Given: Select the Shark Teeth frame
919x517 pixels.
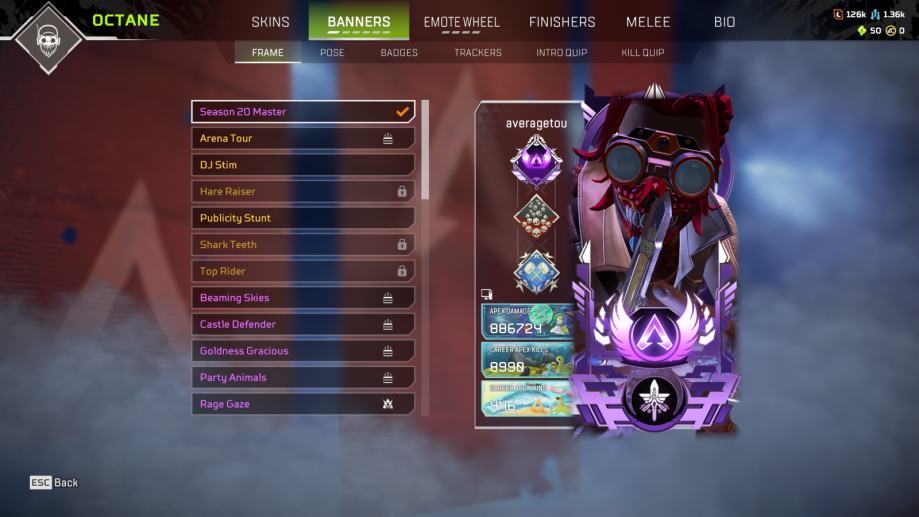Looking at the screenshot, I should click(x=303, y=244).
